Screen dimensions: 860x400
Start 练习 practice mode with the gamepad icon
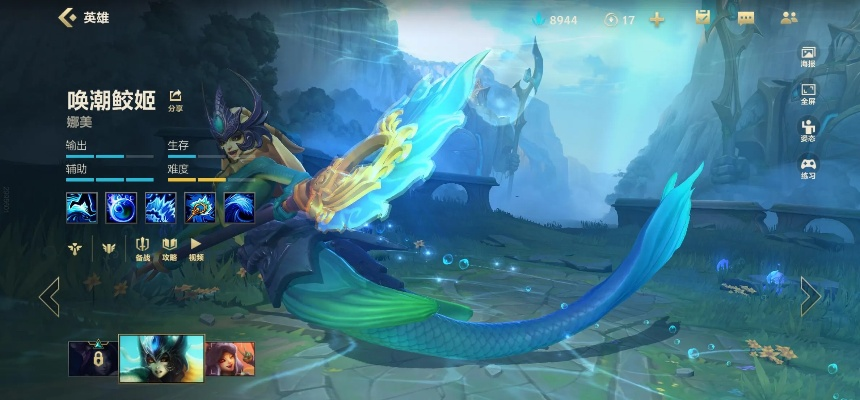coord(808,168)
